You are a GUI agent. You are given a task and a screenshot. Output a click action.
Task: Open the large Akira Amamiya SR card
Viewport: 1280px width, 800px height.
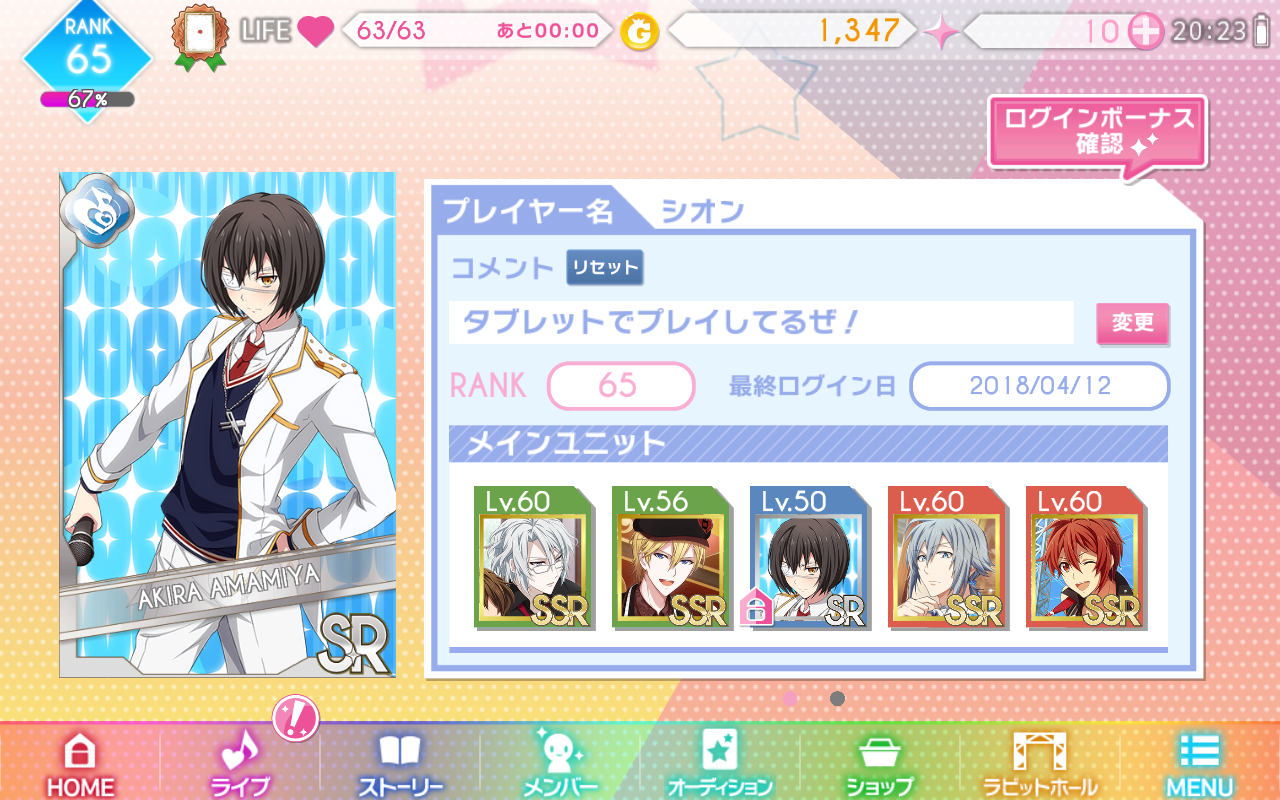coord(227,425)
